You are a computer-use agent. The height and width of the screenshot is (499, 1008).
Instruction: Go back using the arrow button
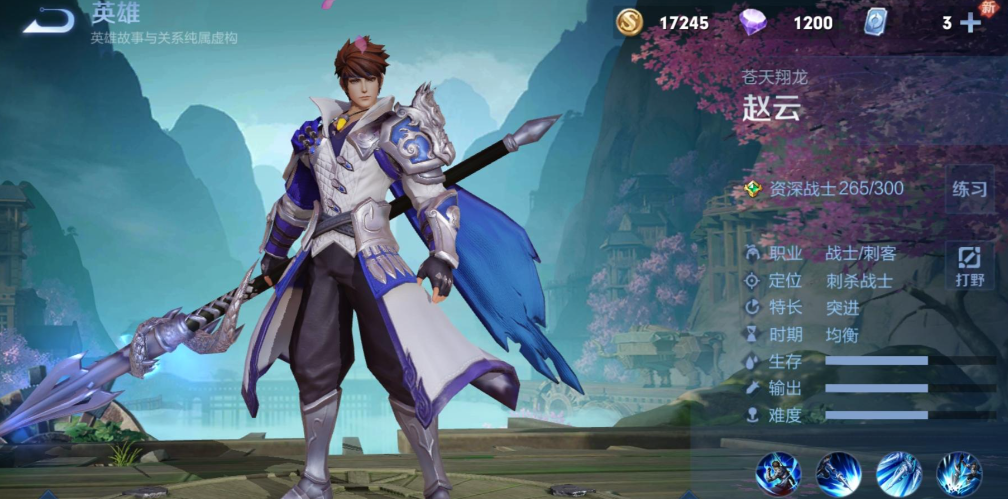[49, 21]
